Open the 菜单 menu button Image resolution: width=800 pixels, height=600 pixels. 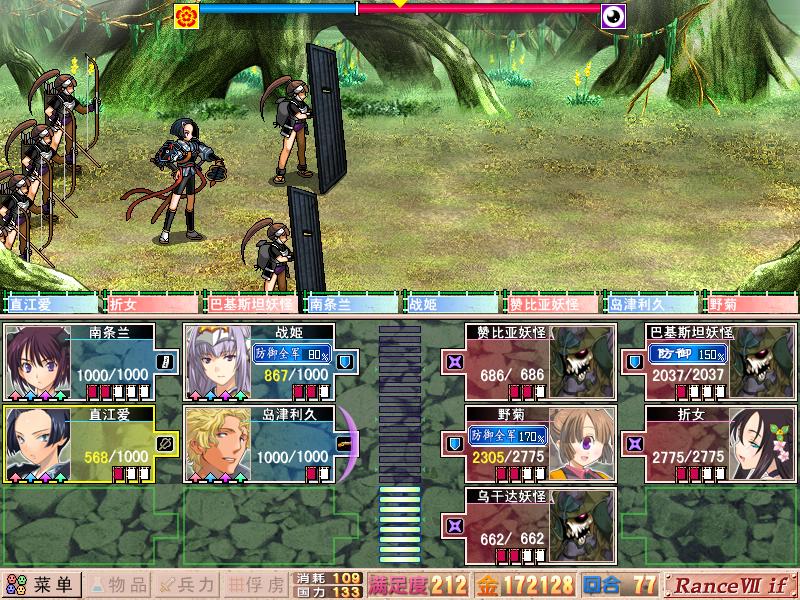[42, 584]
